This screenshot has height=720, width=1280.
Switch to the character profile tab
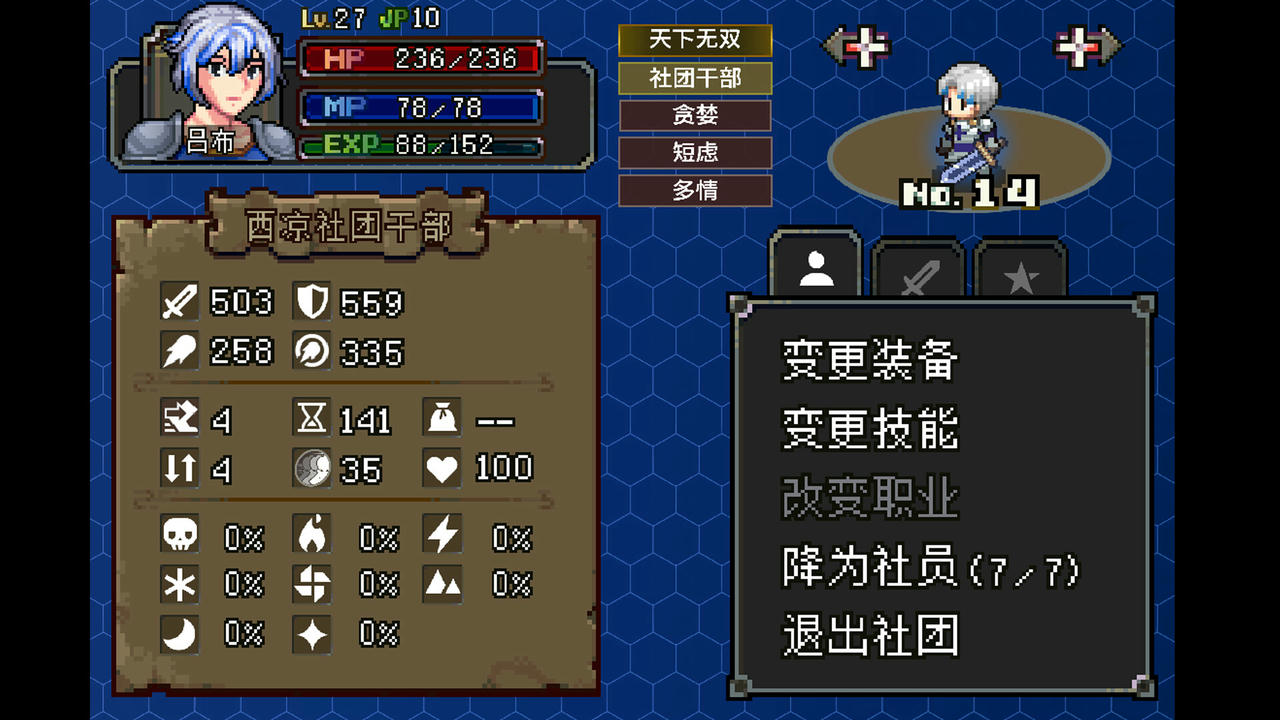(x=814, y=263)
